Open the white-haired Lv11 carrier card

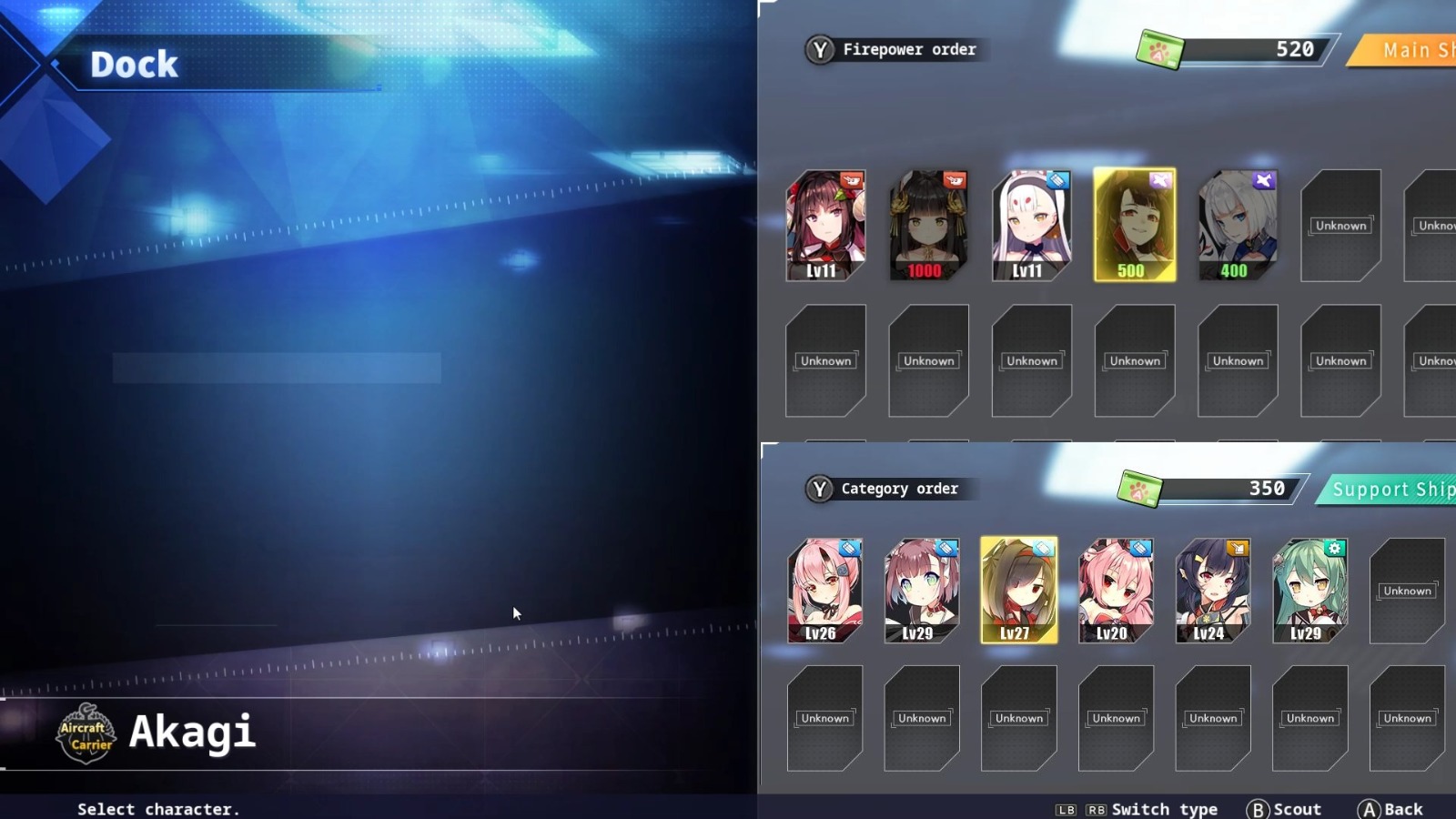[1031, 223]
